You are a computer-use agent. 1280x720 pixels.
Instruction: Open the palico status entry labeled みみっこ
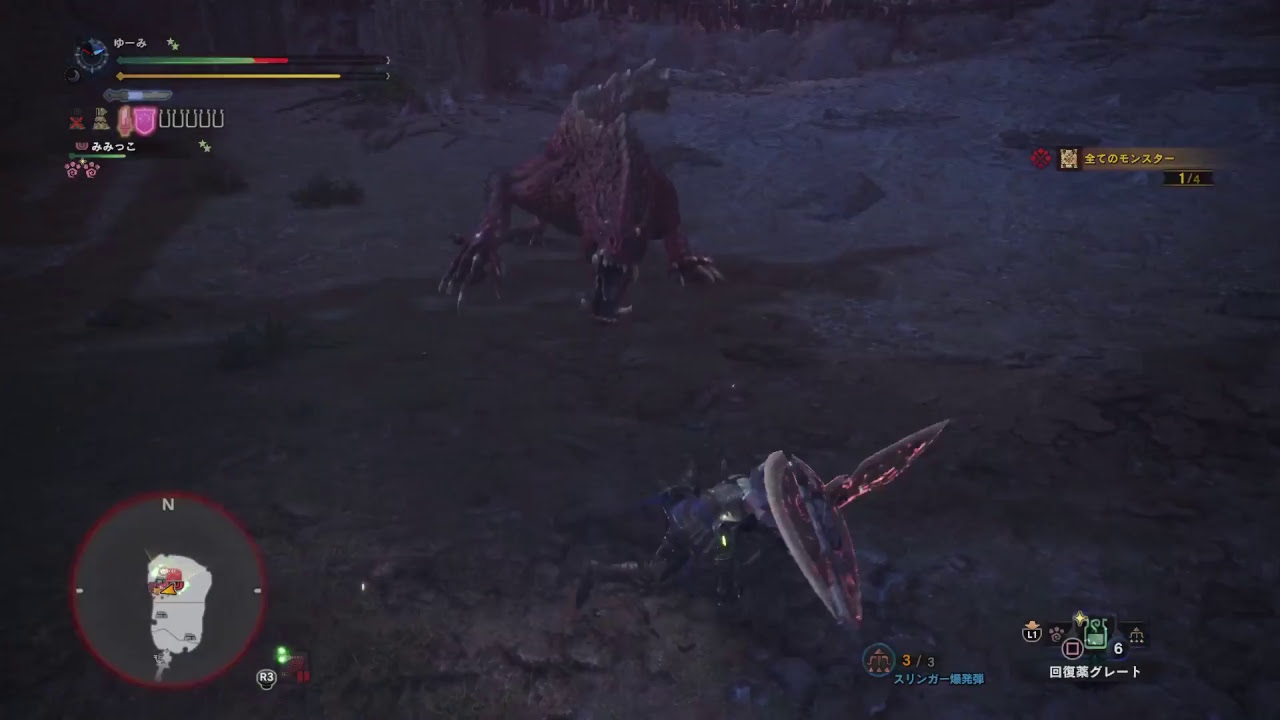point(114,147)
